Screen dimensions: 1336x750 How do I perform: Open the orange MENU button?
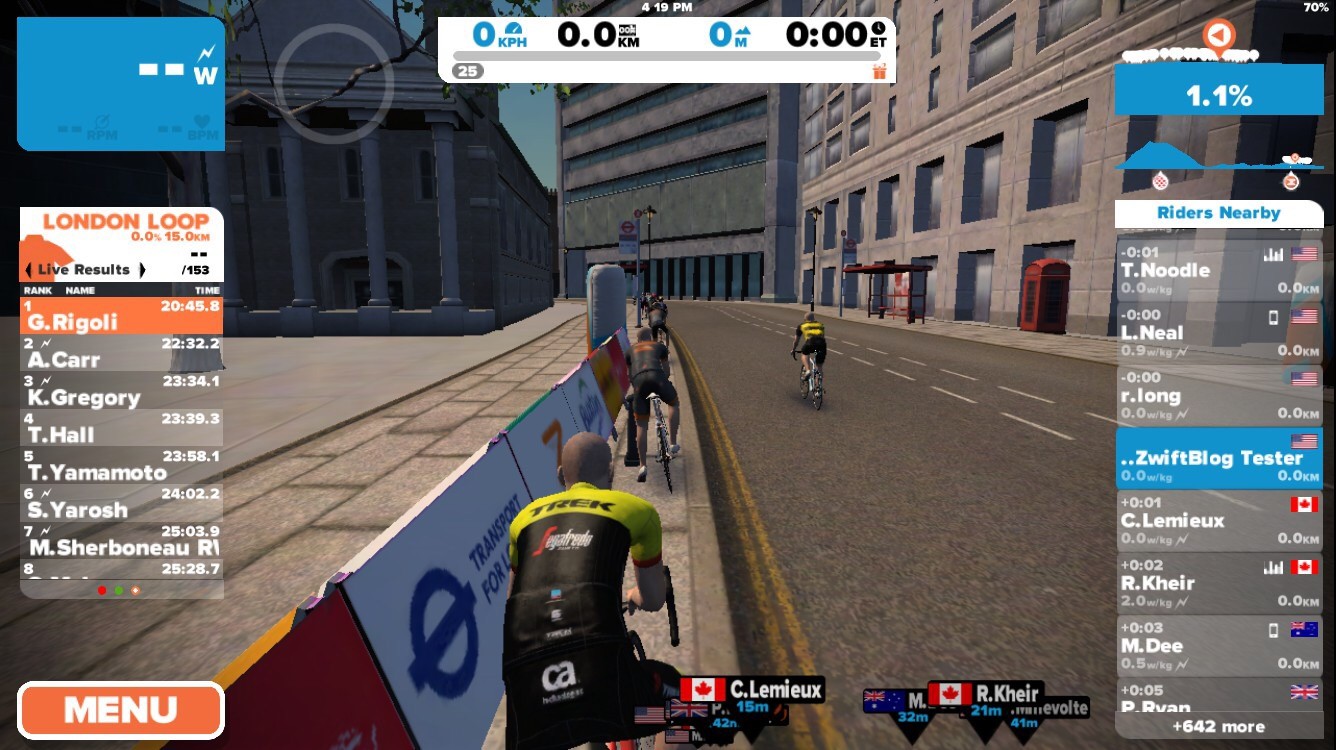click(x=121, y=710)
